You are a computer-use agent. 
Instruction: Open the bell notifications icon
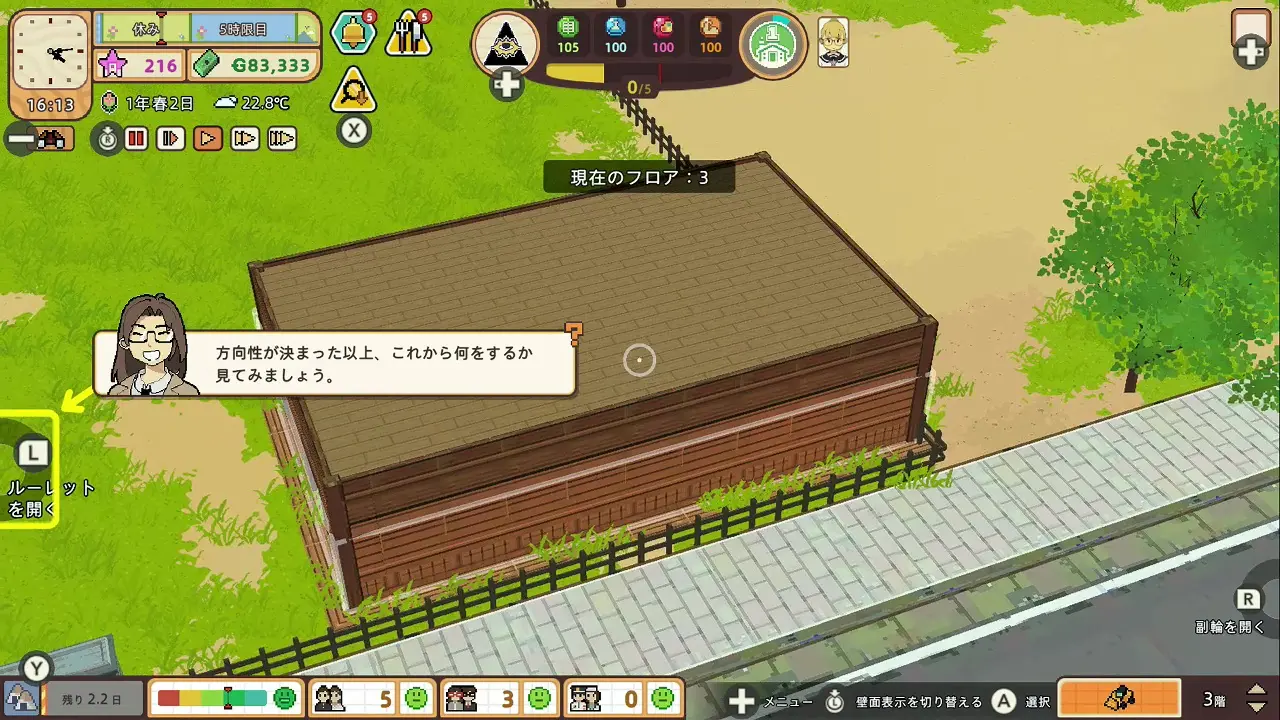click(353, 34)
